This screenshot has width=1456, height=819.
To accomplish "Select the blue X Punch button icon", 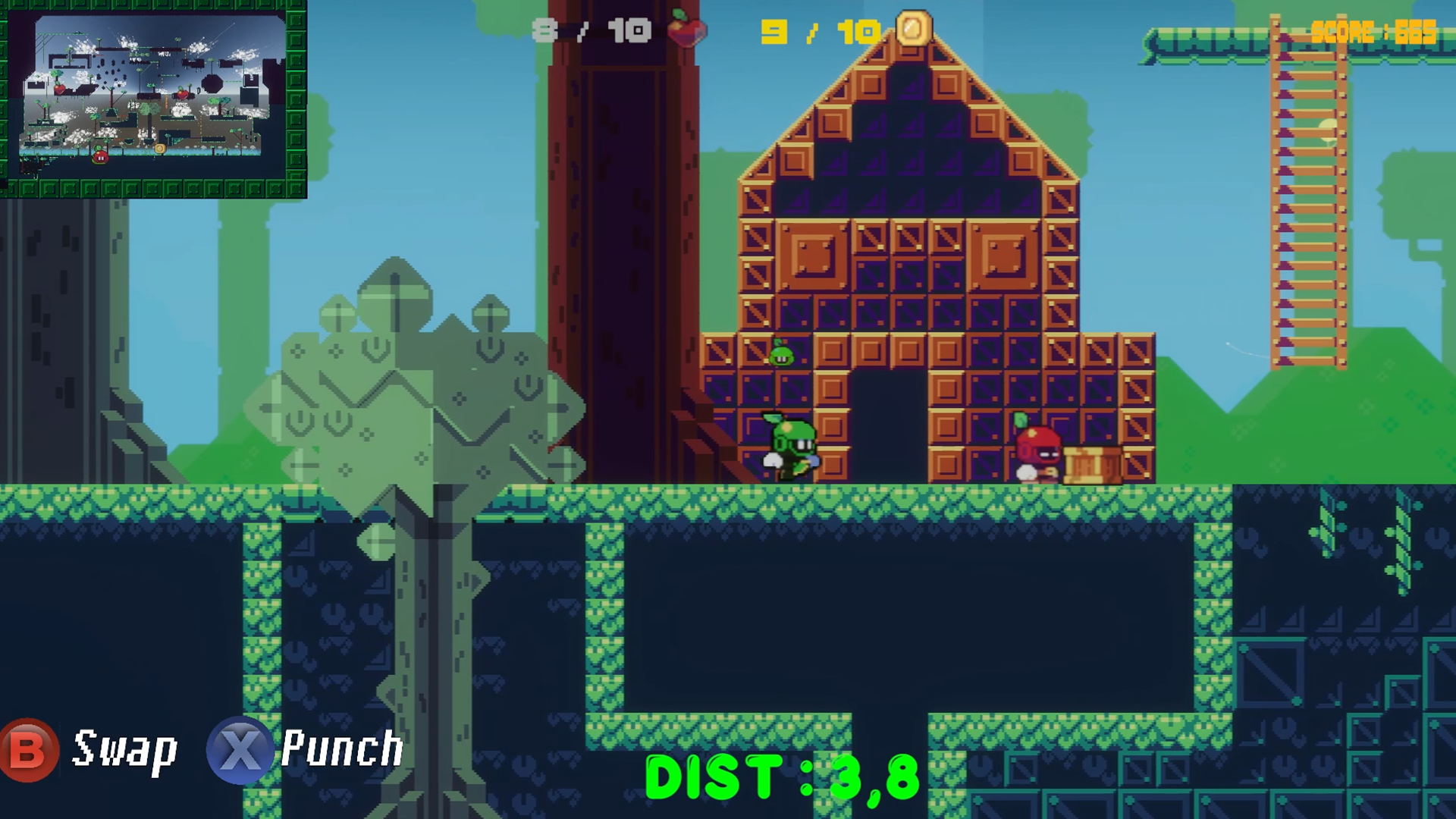I will coord(239,751).
